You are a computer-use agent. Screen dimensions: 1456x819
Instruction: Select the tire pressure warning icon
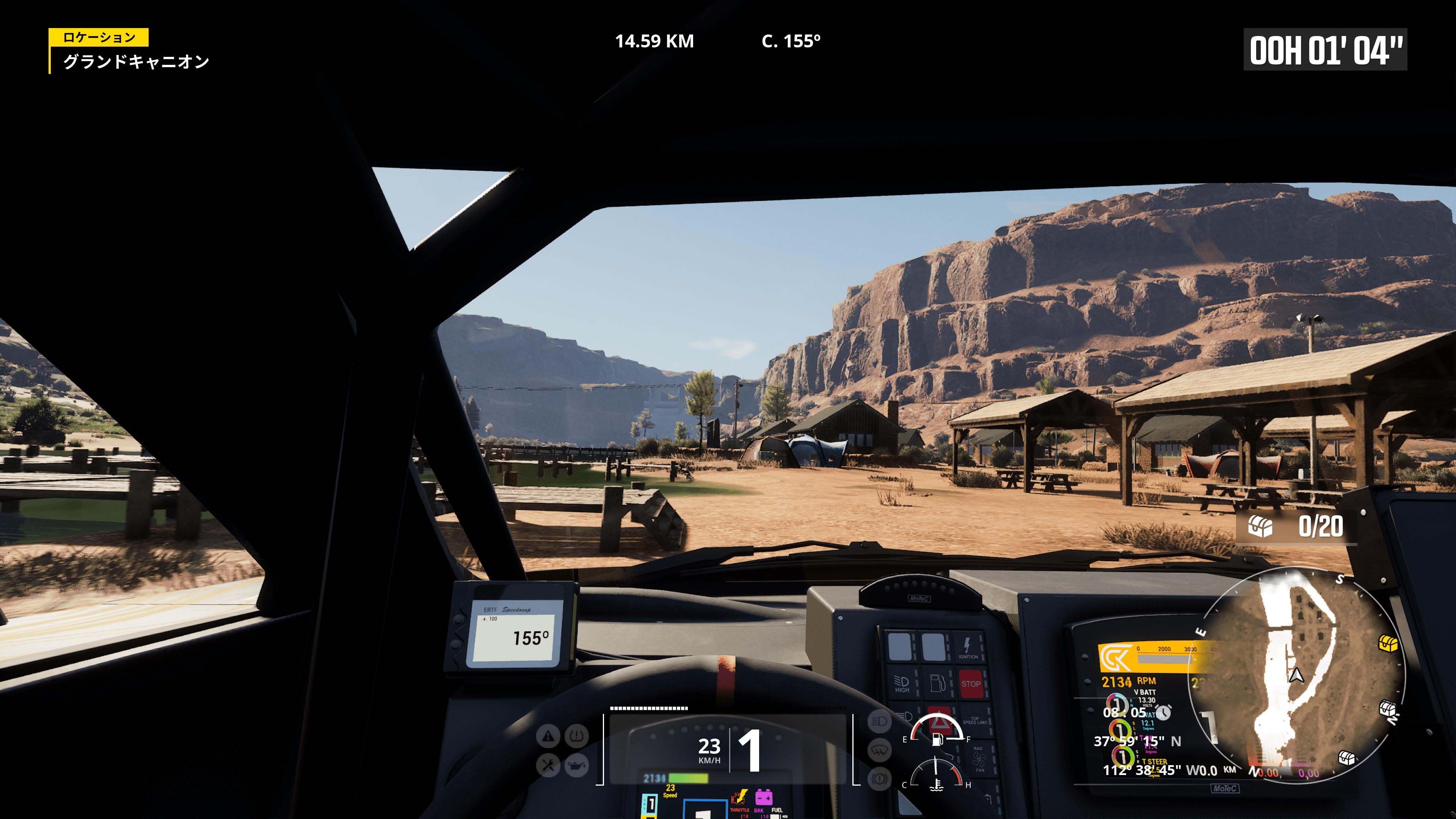coord(576,736)
